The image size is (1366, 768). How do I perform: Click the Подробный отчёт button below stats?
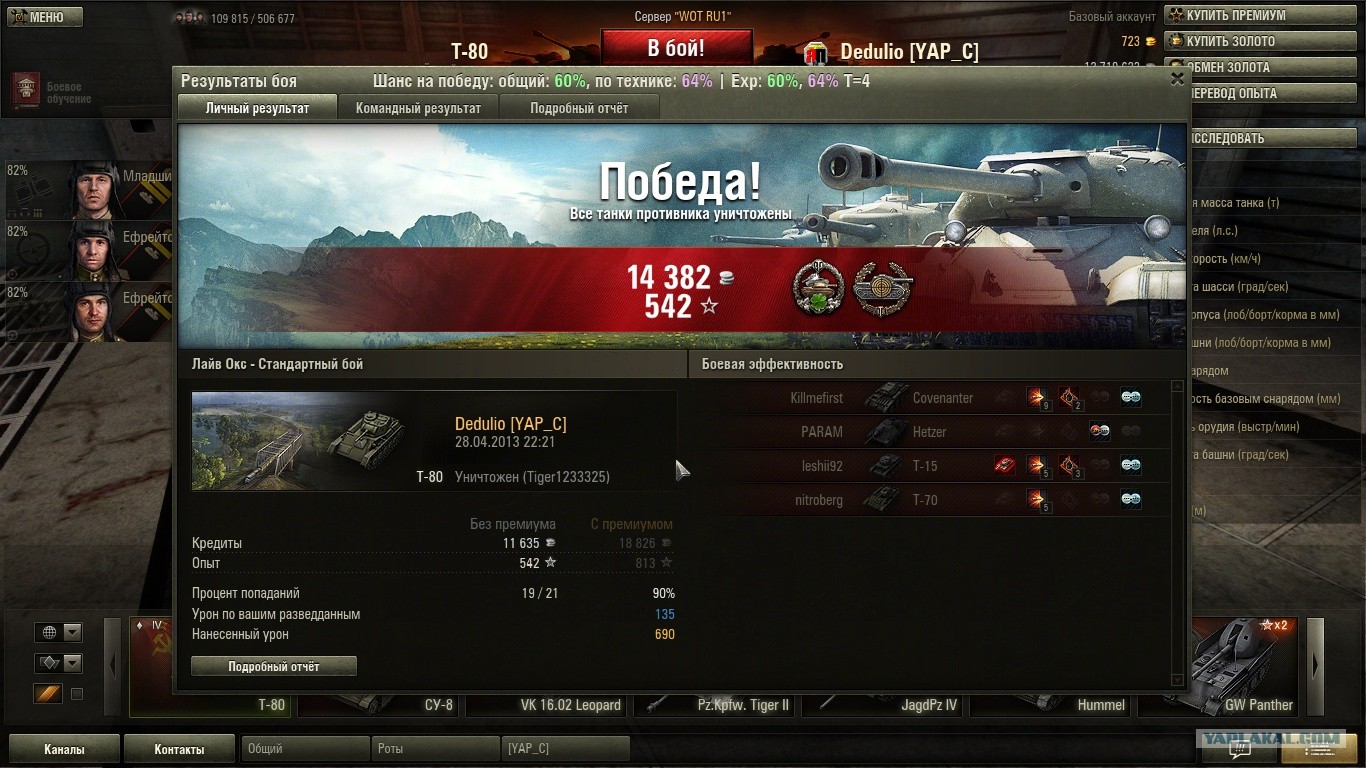coord(273,666)
